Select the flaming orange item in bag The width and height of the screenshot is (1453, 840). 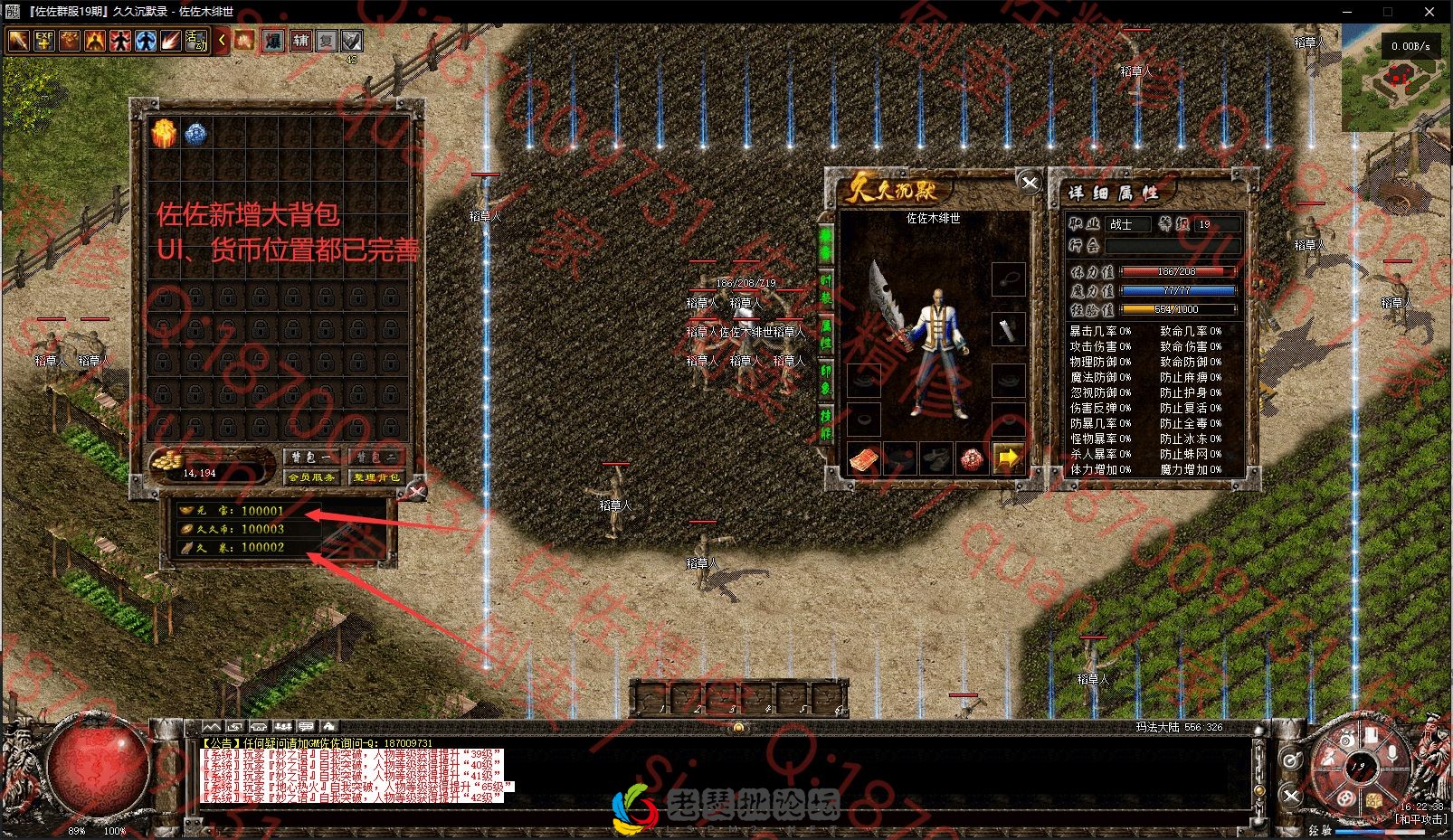pyautogui.click(x=164, y=134)
